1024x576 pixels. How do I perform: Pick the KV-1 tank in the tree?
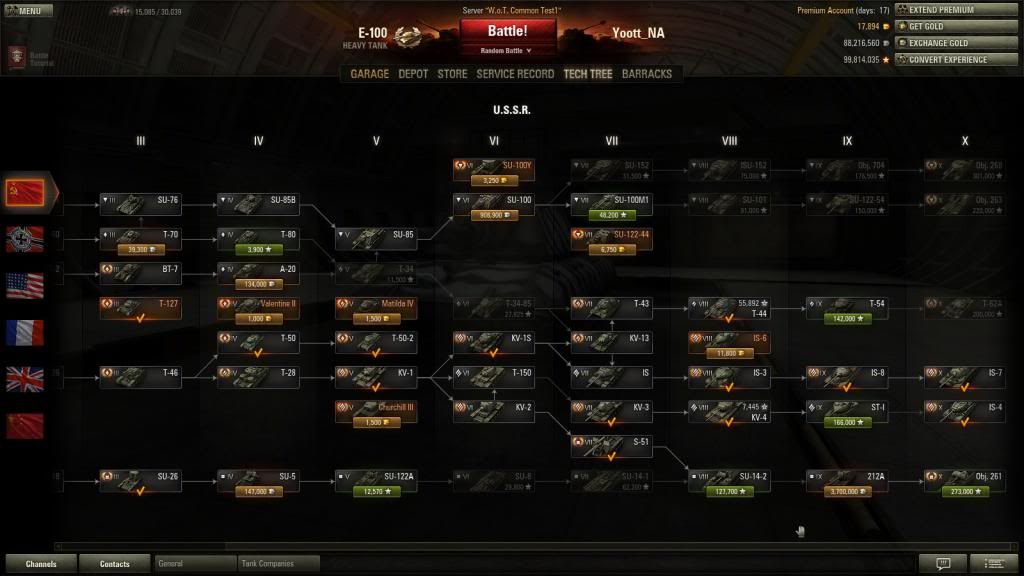click(376, 373)
